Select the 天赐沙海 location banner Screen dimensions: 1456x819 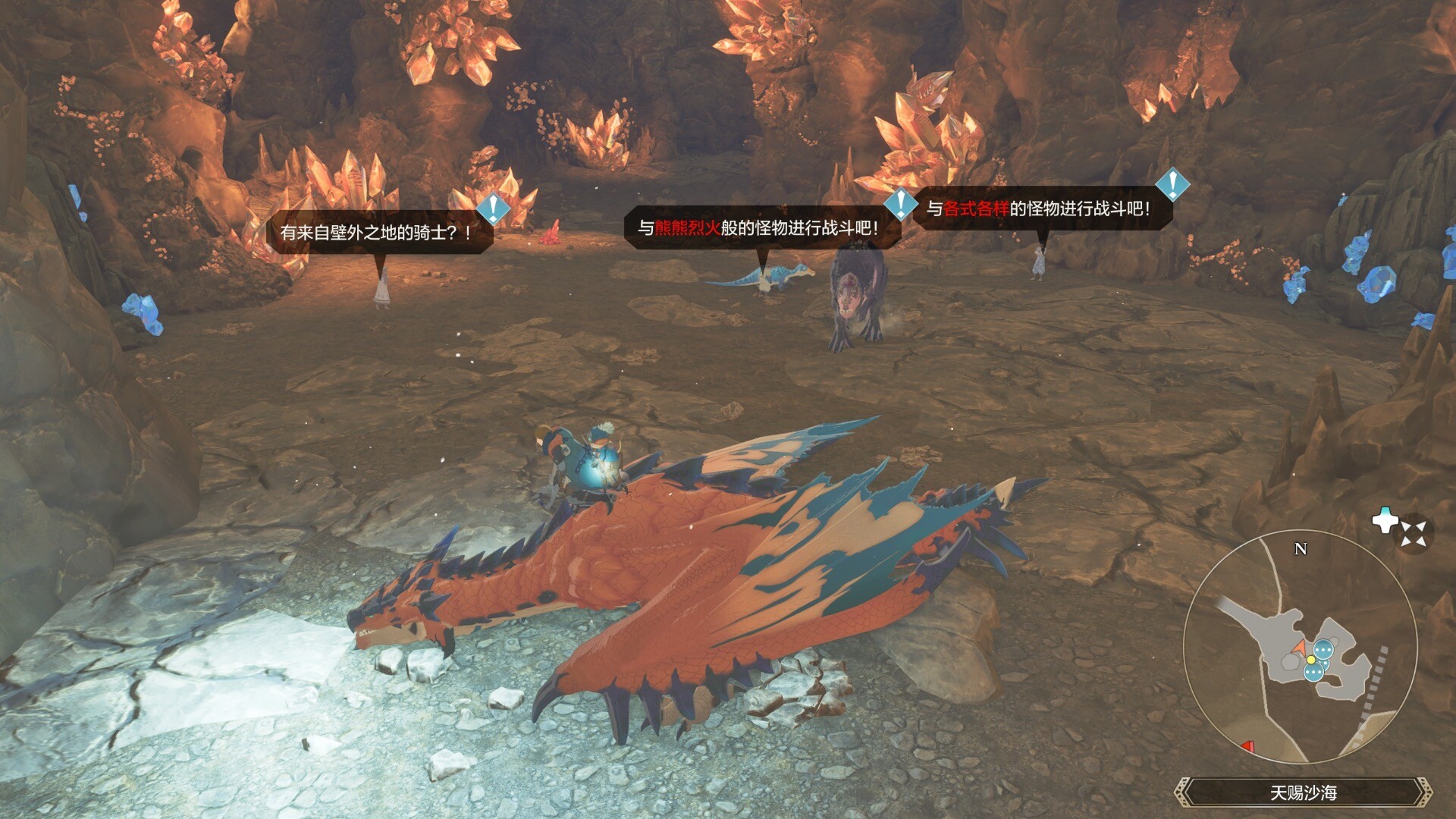click(x=1303, y=792)
